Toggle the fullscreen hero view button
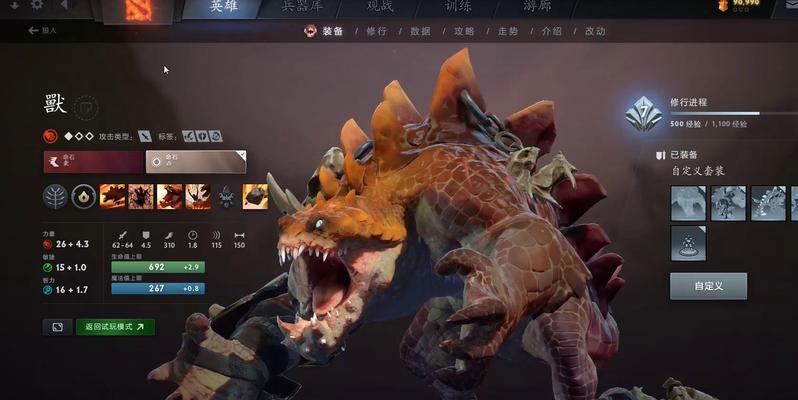The width and height of the screenshot is (798, 400). [57, 326]
